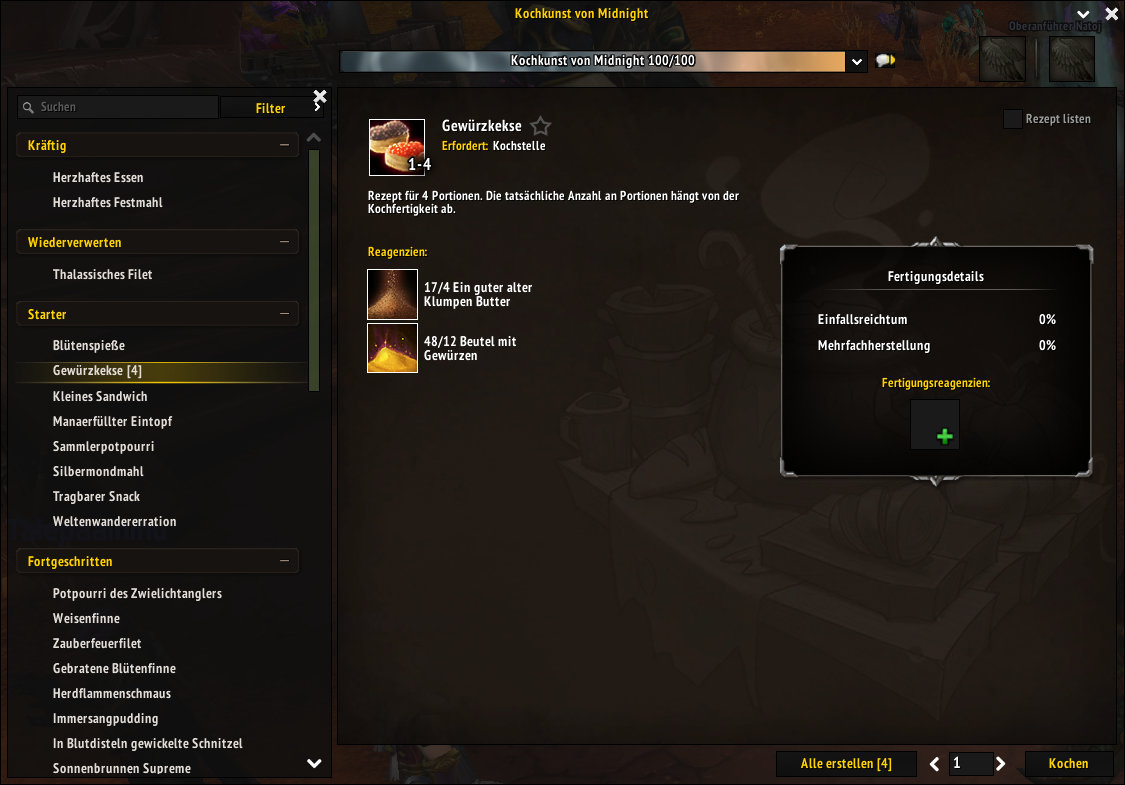
Task: Add an optional Fertigungsreagenzien slot item
Action: (935, 425)
